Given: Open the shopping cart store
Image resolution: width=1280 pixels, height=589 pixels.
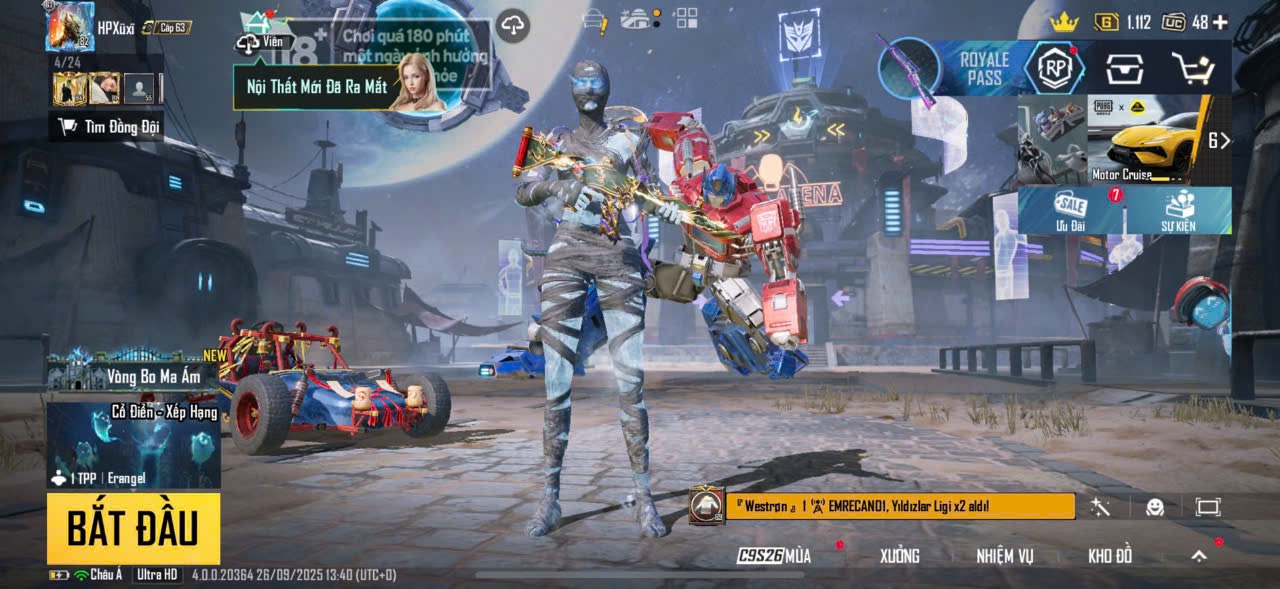Looking at the screenshot, I should tap(1192, 69).
